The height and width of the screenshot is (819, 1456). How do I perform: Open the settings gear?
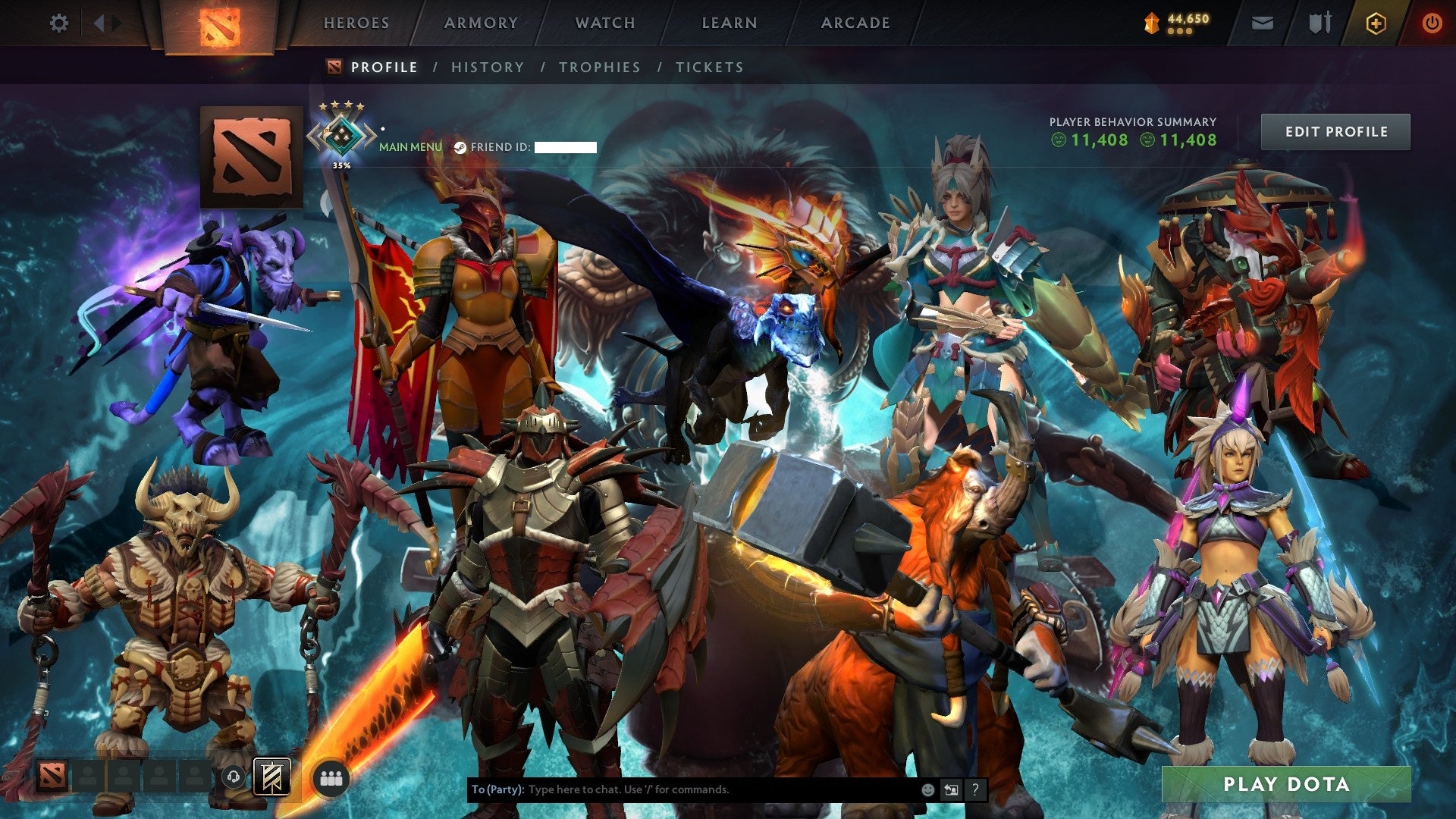point(58,23)
